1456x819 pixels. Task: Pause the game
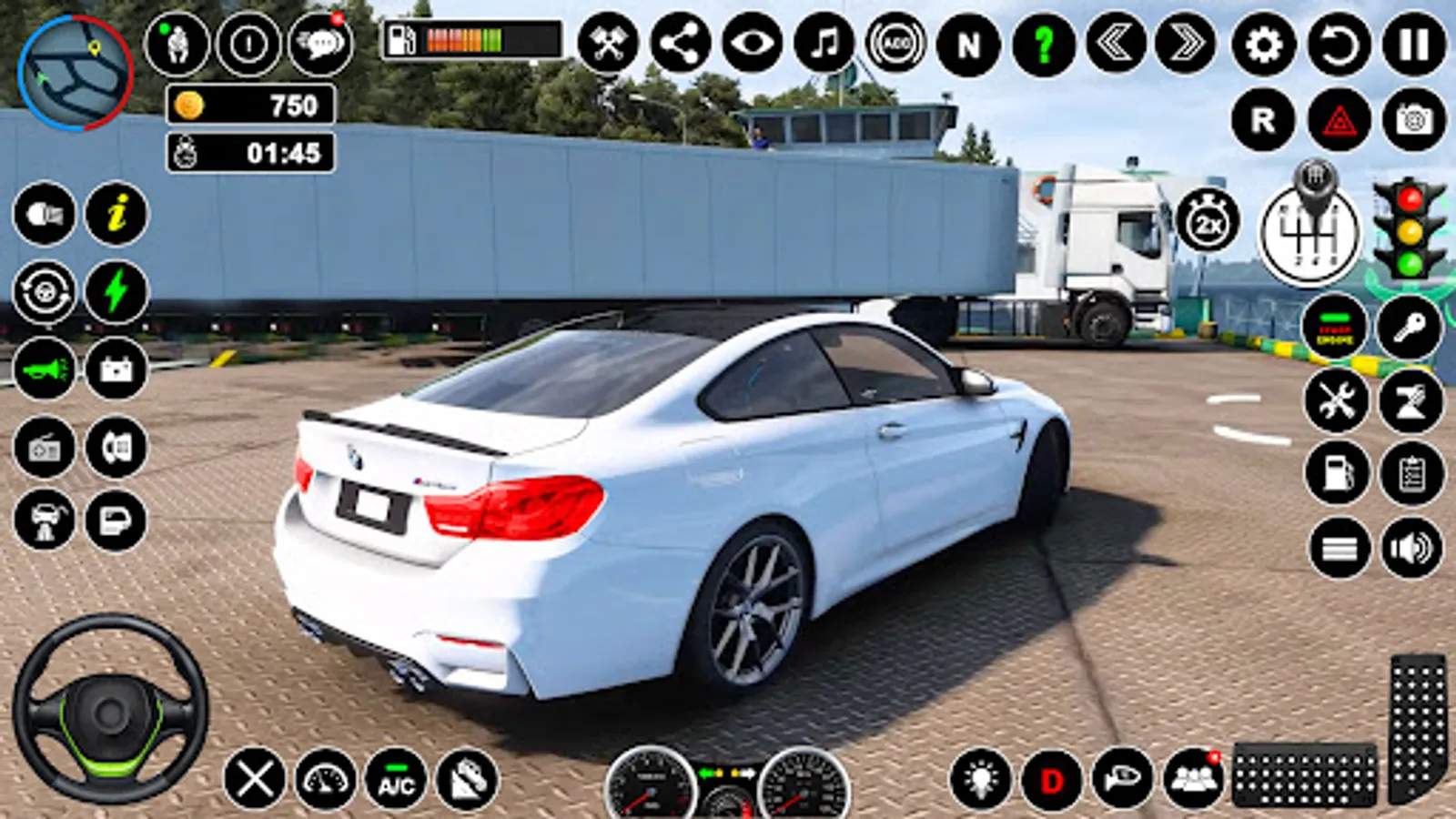1413,44
